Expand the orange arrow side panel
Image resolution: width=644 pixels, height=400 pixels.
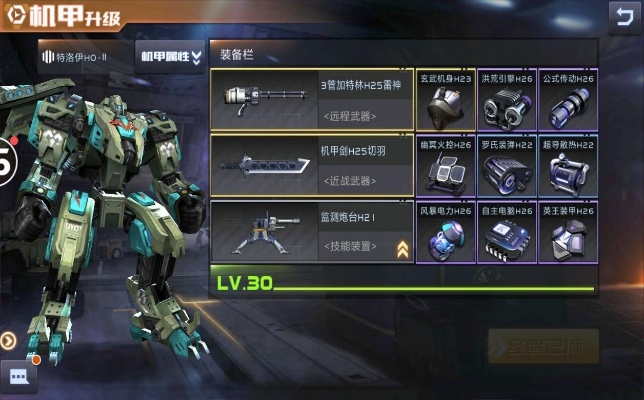tap(8, 340)
